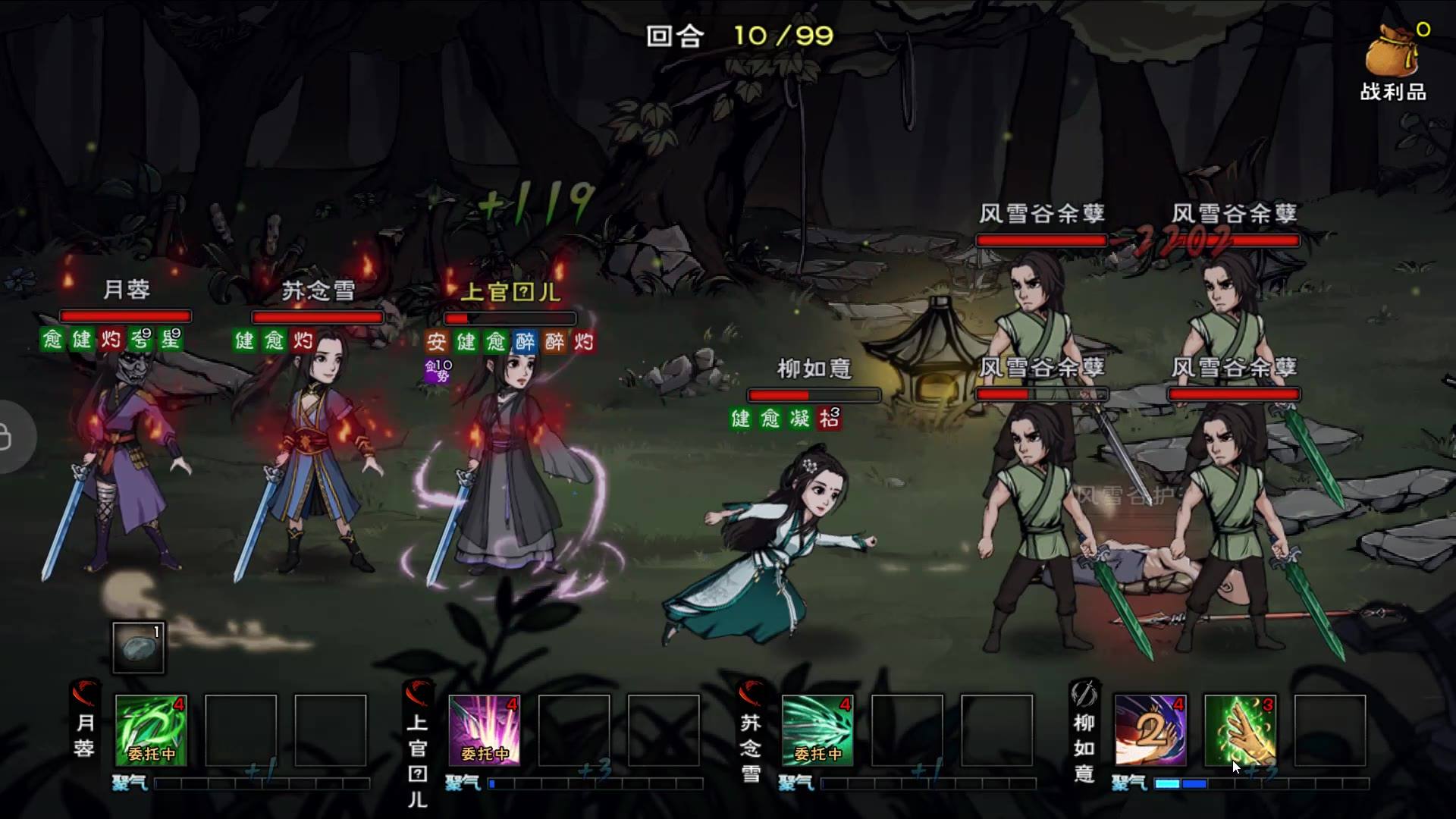Image resolution: width=1456 pixels, height=819 pixels.
Task: Activate 上官囧儿's purple sword-light skill
Action: coord(485,730)
